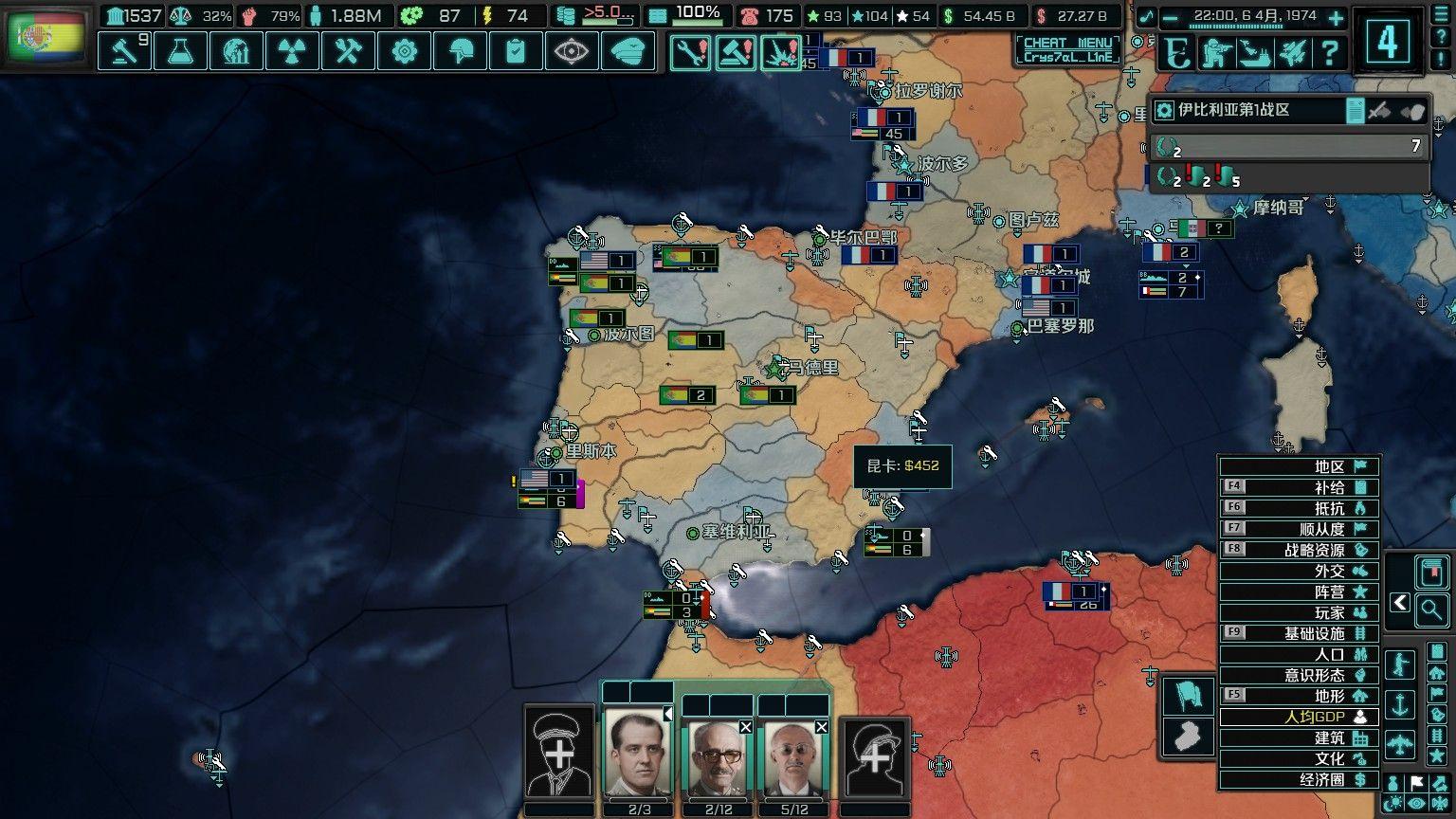Open the crossed hammer and wrench construction menu
This screenshot has width=1456, height=819.
pyautogui.click(x=348, y=51)
